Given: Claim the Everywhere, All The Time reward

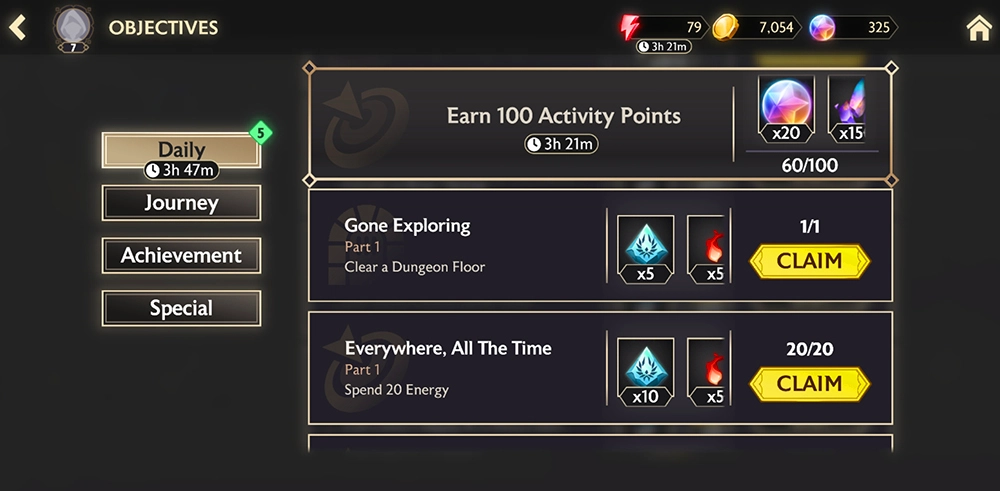Looking at the screenshot, I should (809, 384).
